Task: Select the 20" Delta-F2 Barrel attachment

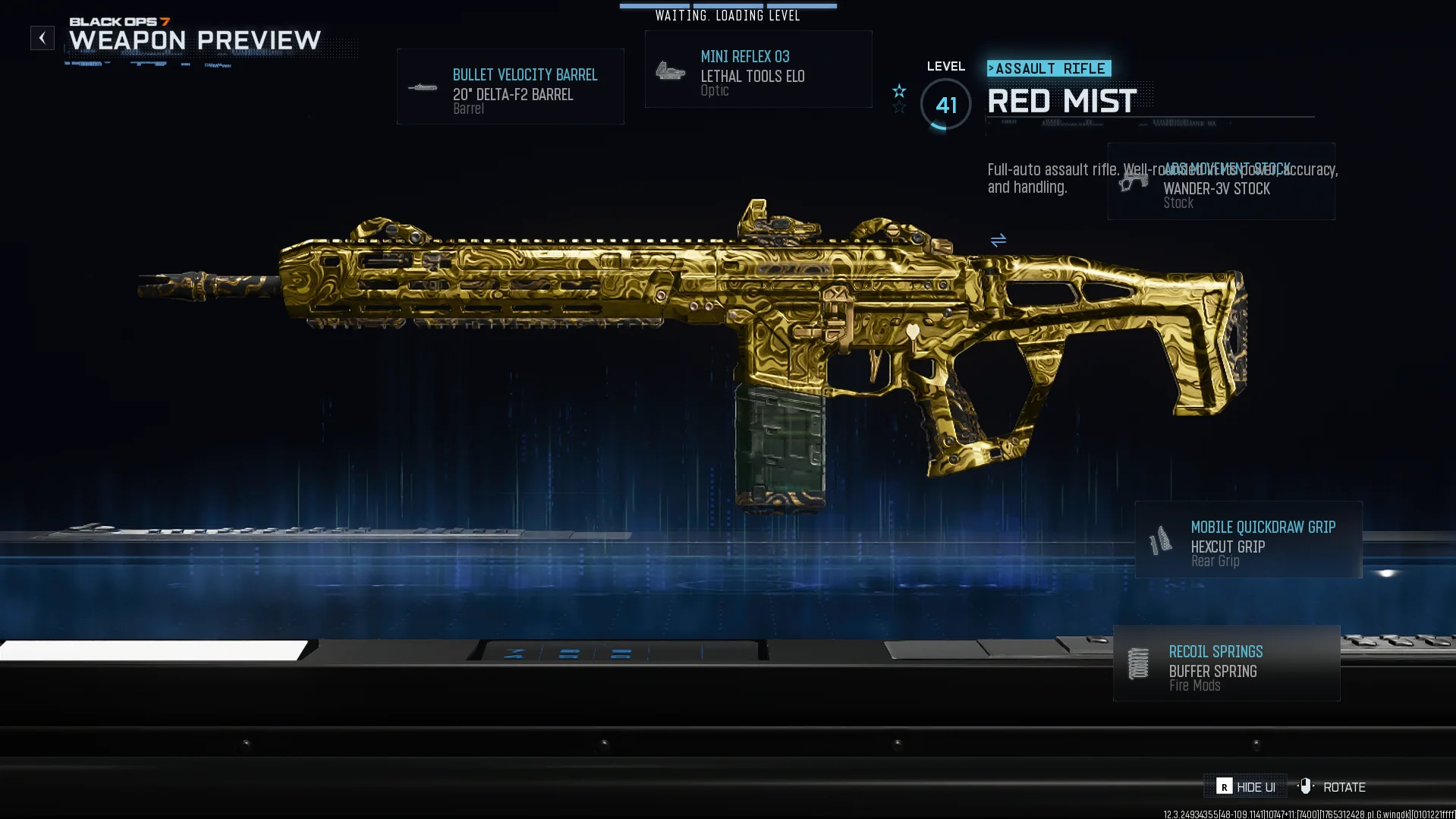Action: click(511, 87)
